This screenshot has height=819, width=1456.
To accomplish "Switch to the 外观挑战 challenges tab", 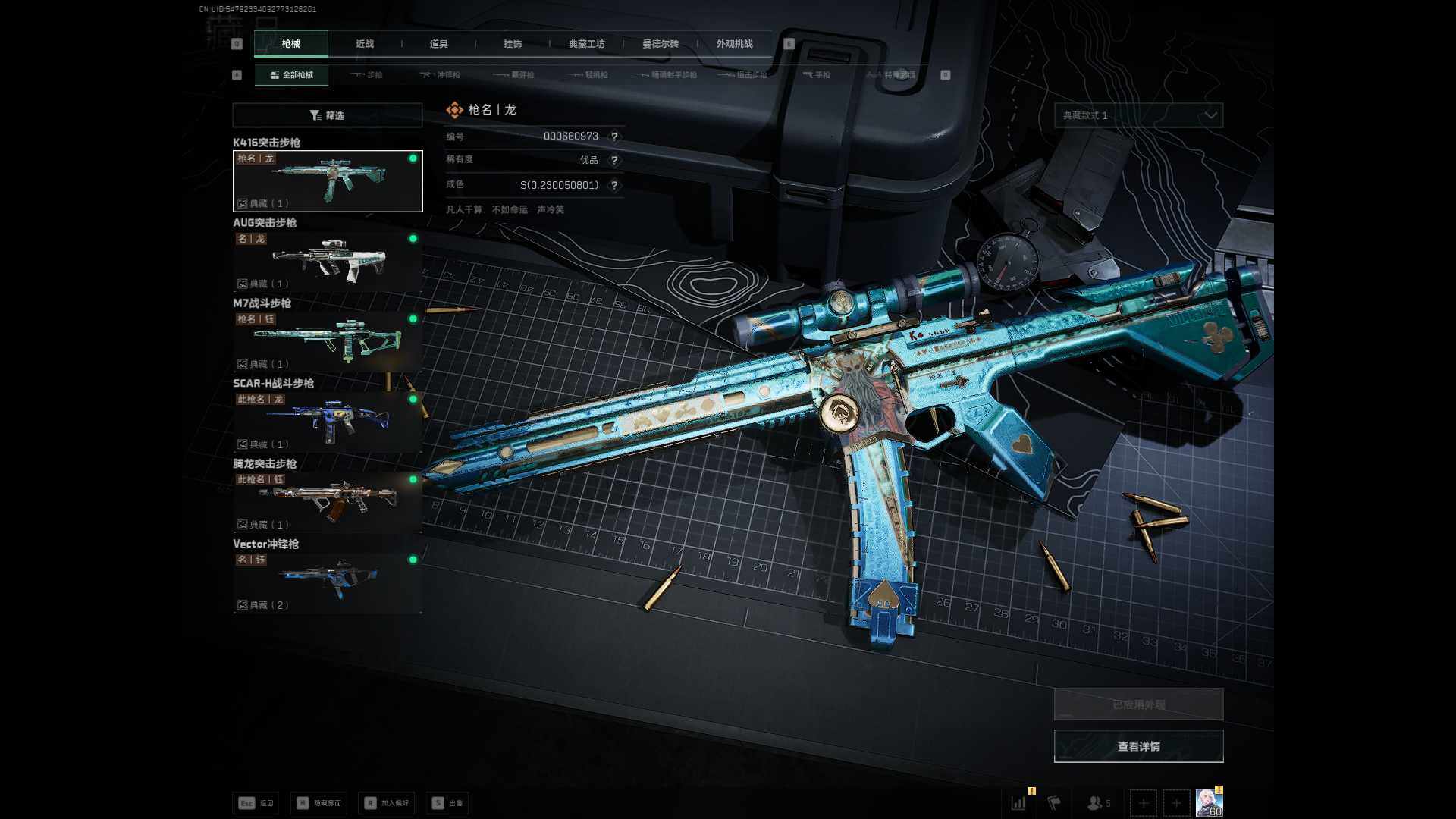I will (x=734, y=44).
